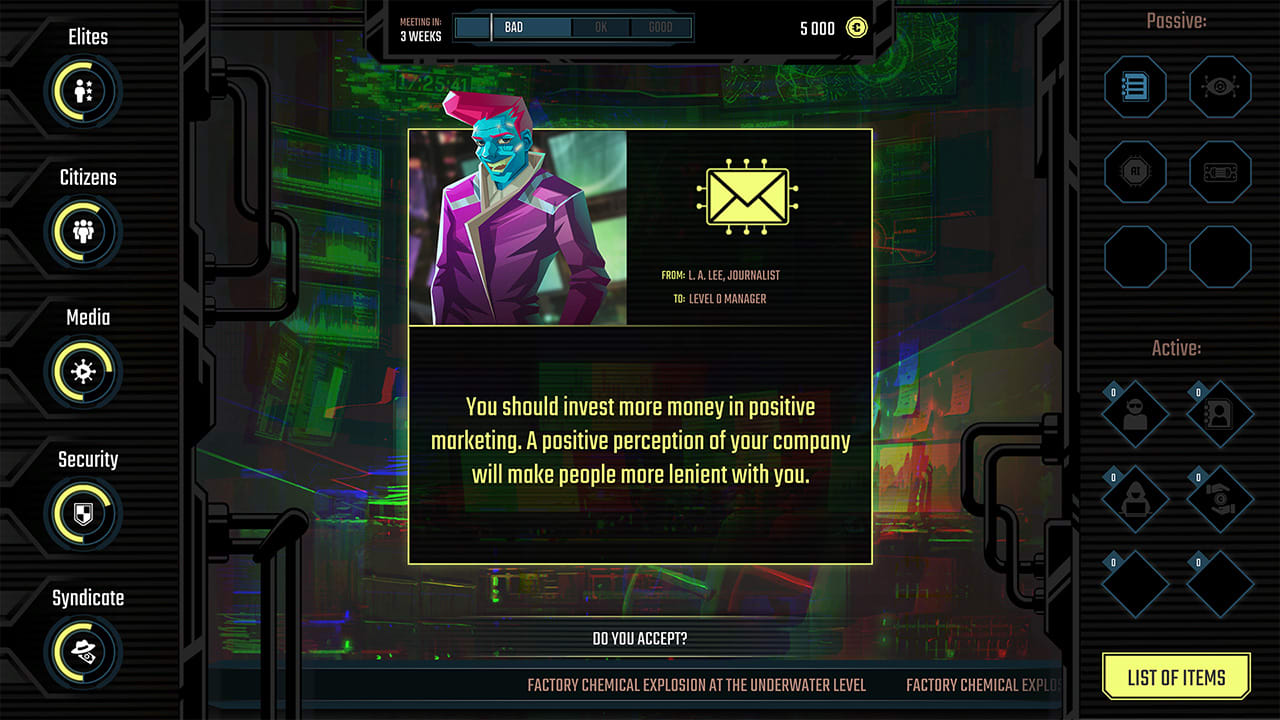Screen dimensions: 1280x720
Task: Select the ticket passive ability icon
Action: click(x=1219, y=171)
